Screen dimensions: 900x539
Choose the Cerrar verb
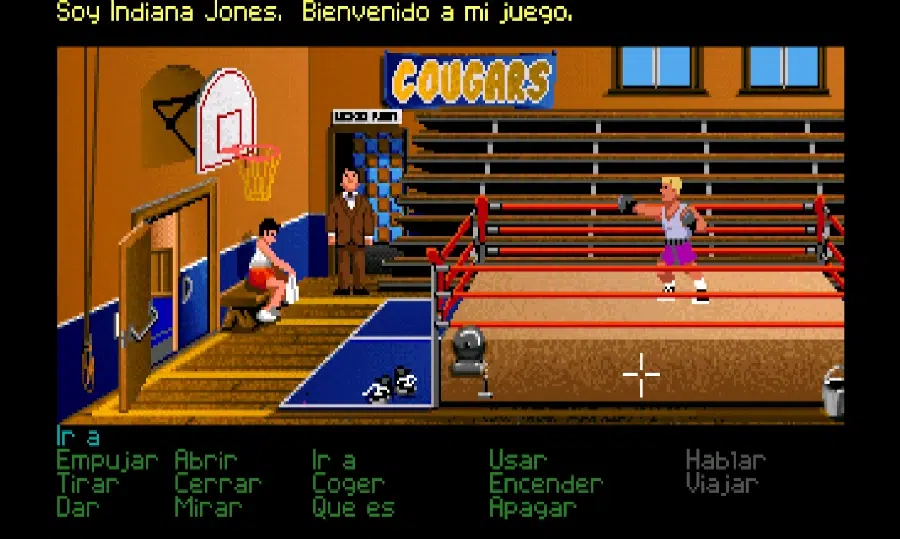coord(217,485)
